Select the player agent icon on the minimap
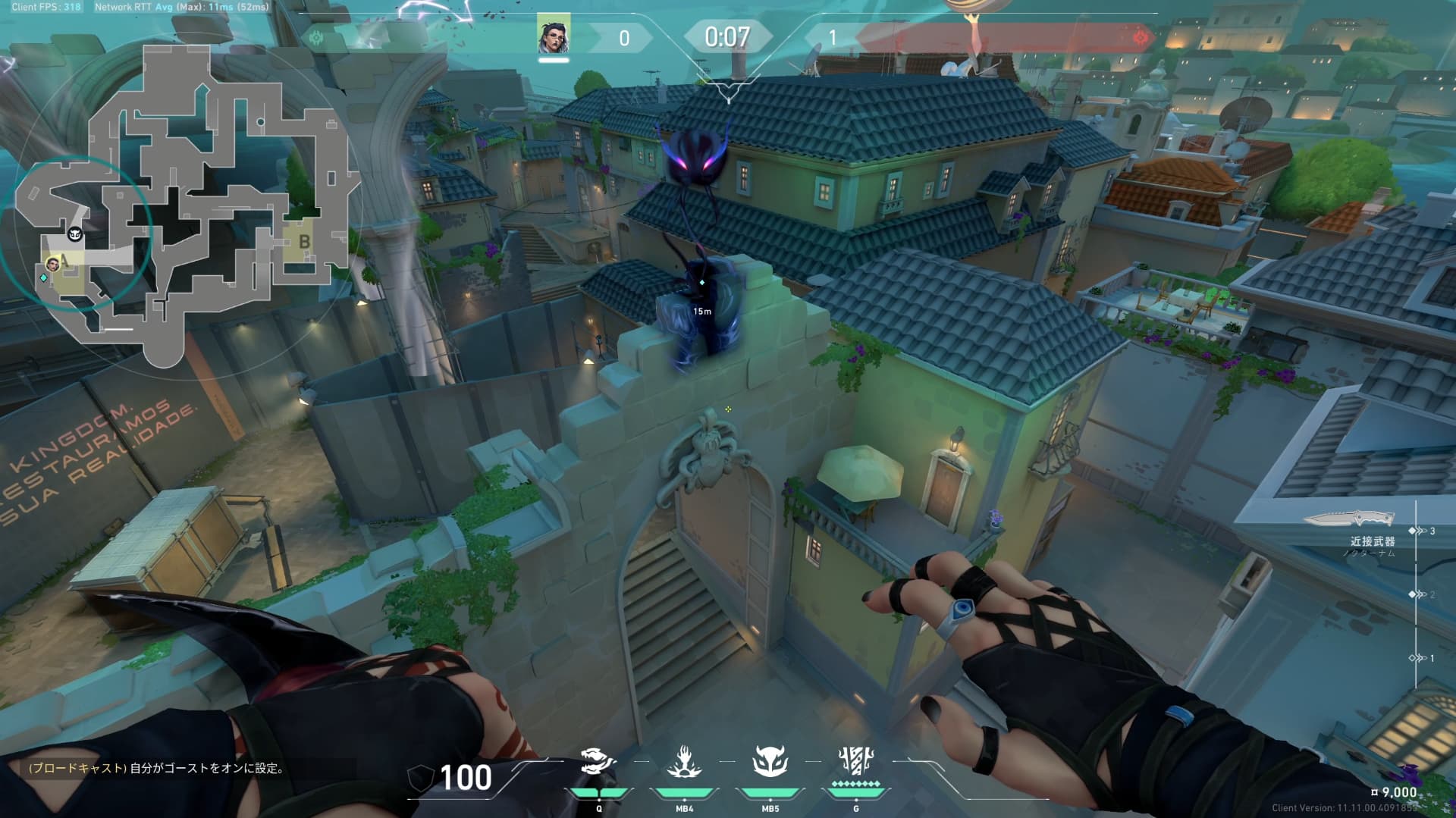Image resolution: width=1456 pixels, height=818 pixels. [53, 264]
